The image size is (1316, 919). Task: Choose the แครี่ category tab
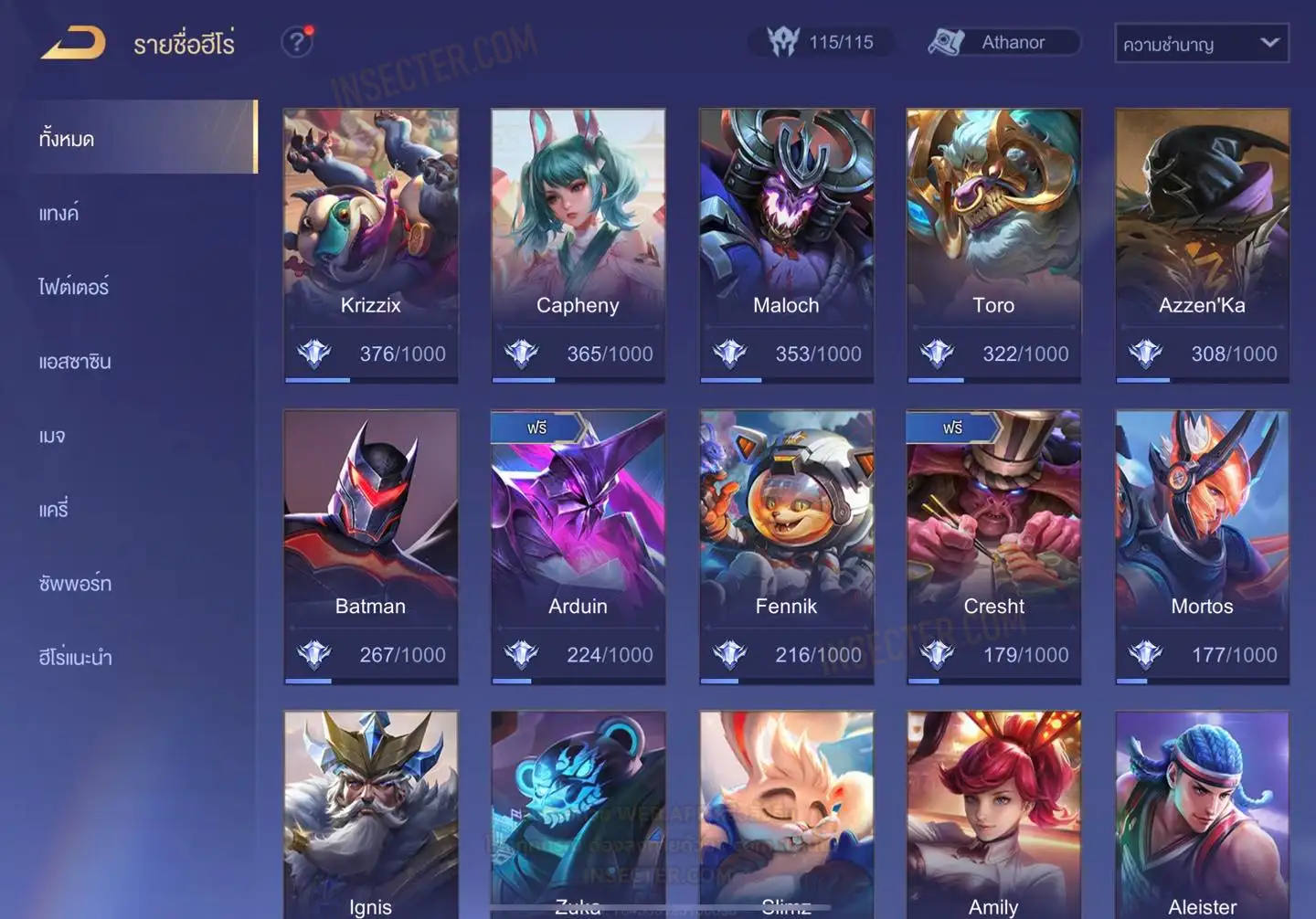[x=54, y=510]
